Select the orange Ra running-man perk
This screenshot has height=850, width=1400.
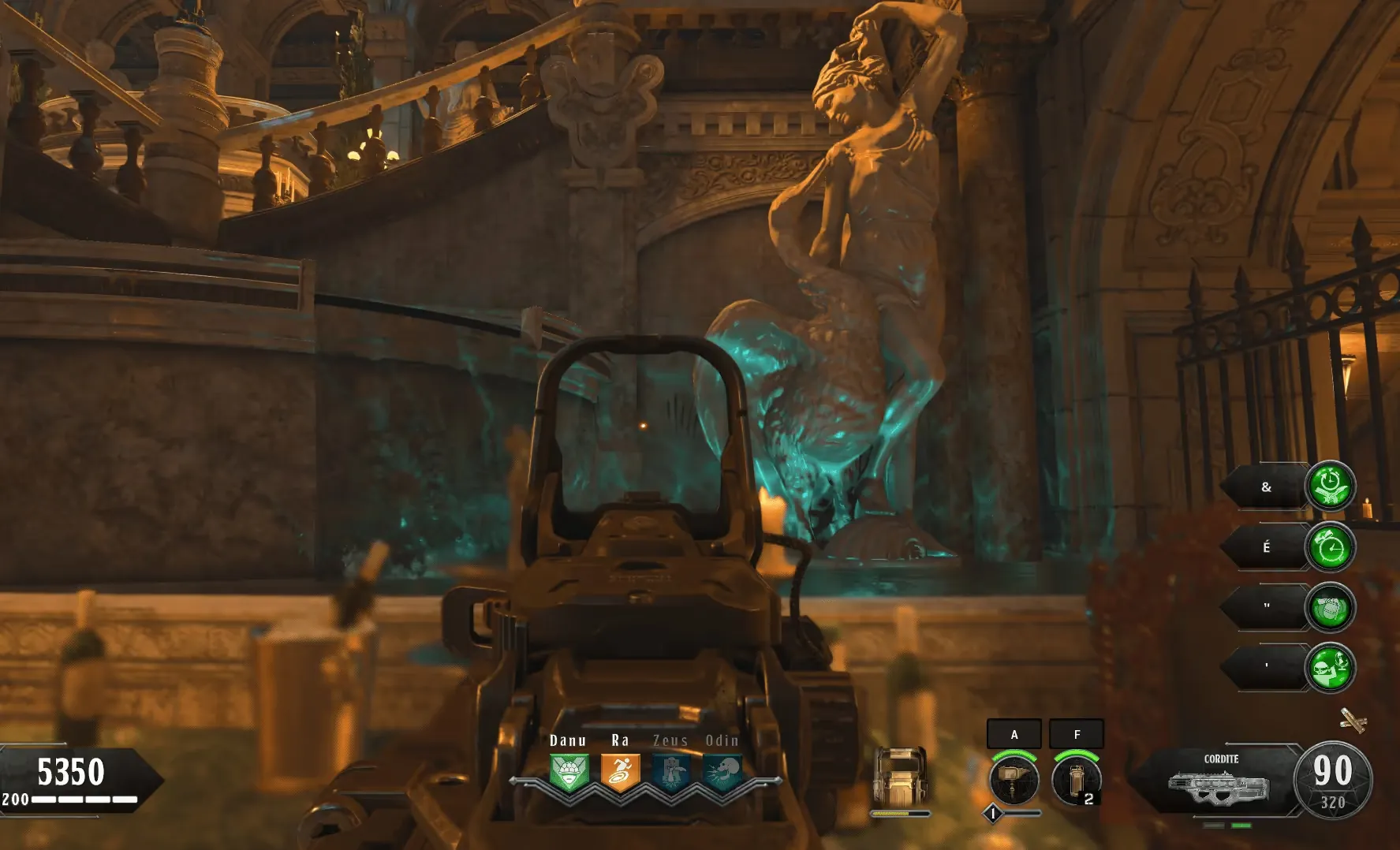click(x=620, y=772)
